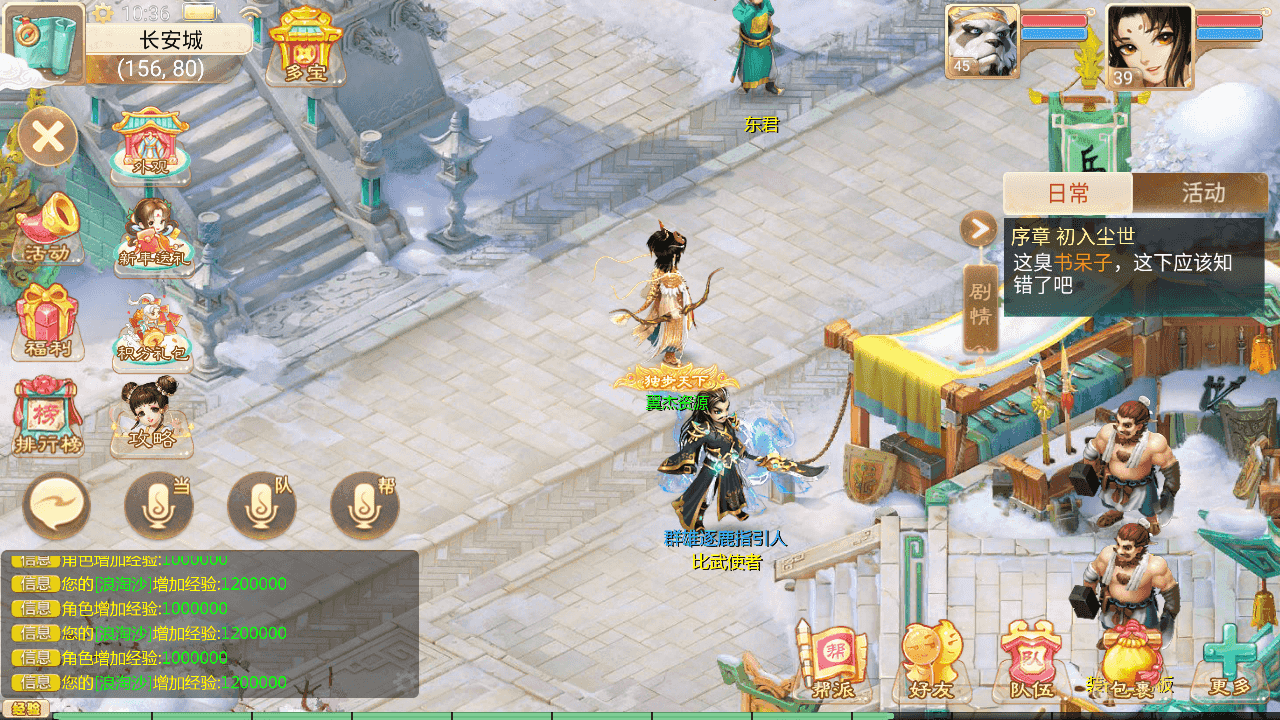Open the 多宝 treasure shop
Viewport: 1280px width, 720px height.
(306, 47)
